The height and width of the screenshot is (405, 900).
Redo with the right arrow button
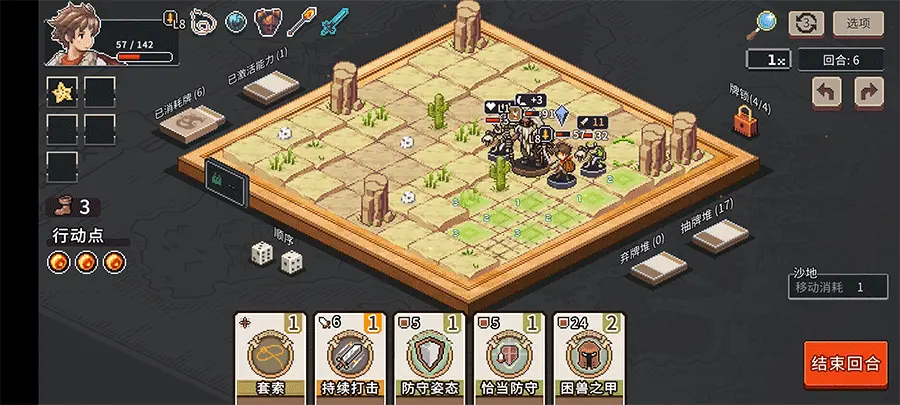coord(869,92)
